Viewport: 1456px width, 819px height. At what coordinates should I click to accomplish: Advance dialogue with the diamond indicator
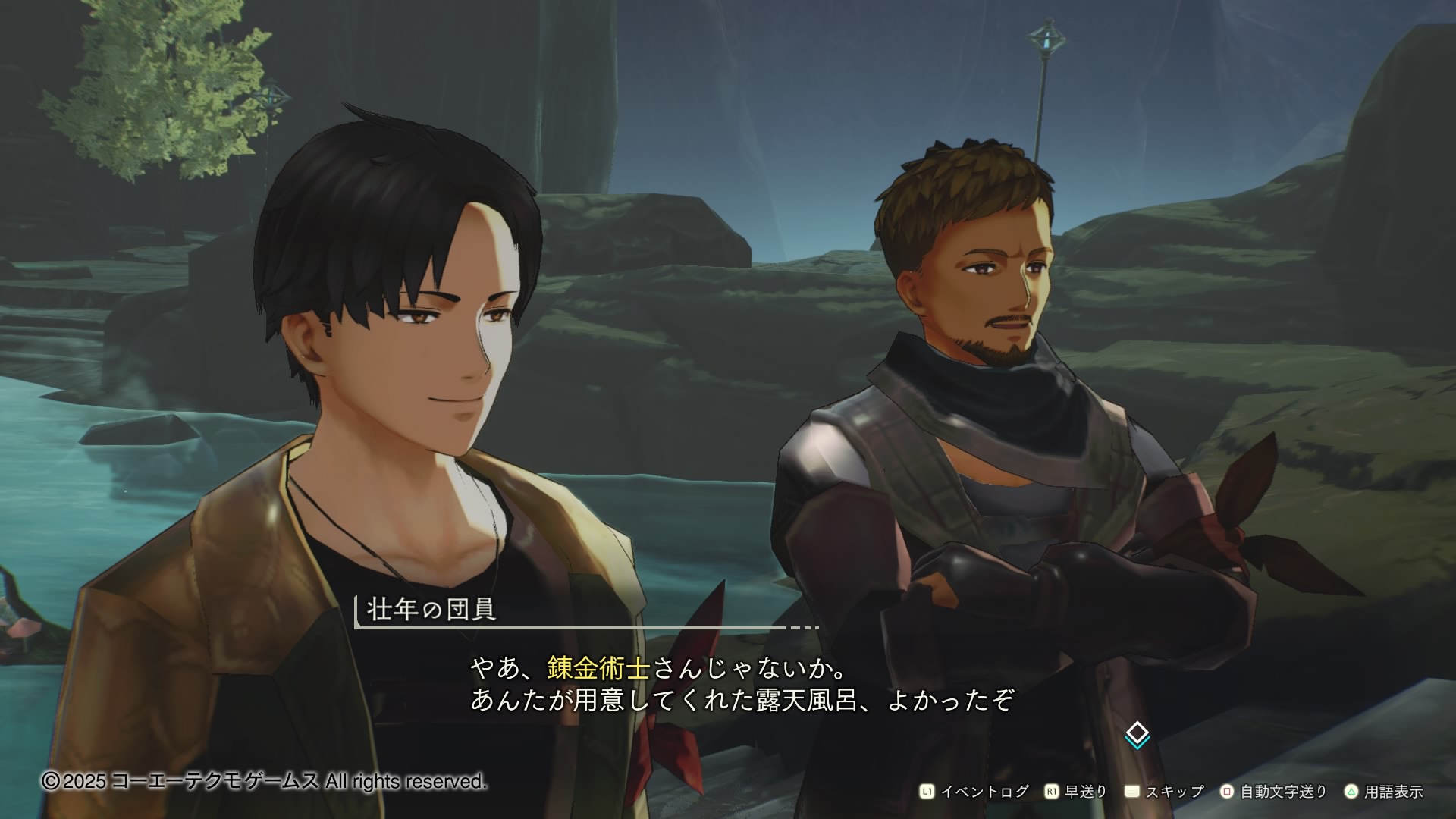coord(1137,735)
